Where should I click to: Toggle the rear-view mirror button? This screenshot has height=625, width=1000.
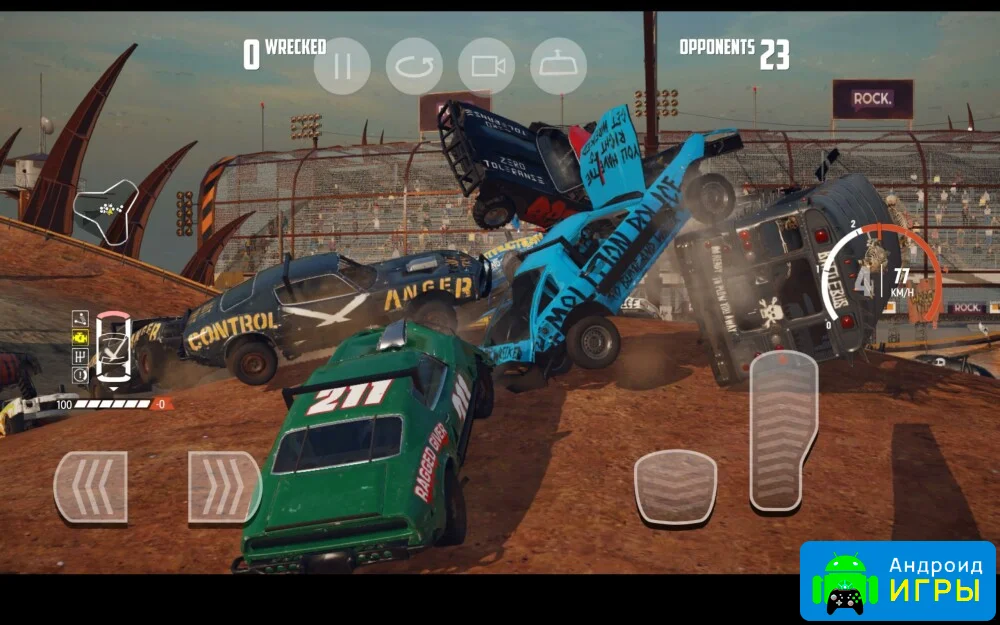pos(558,66)
